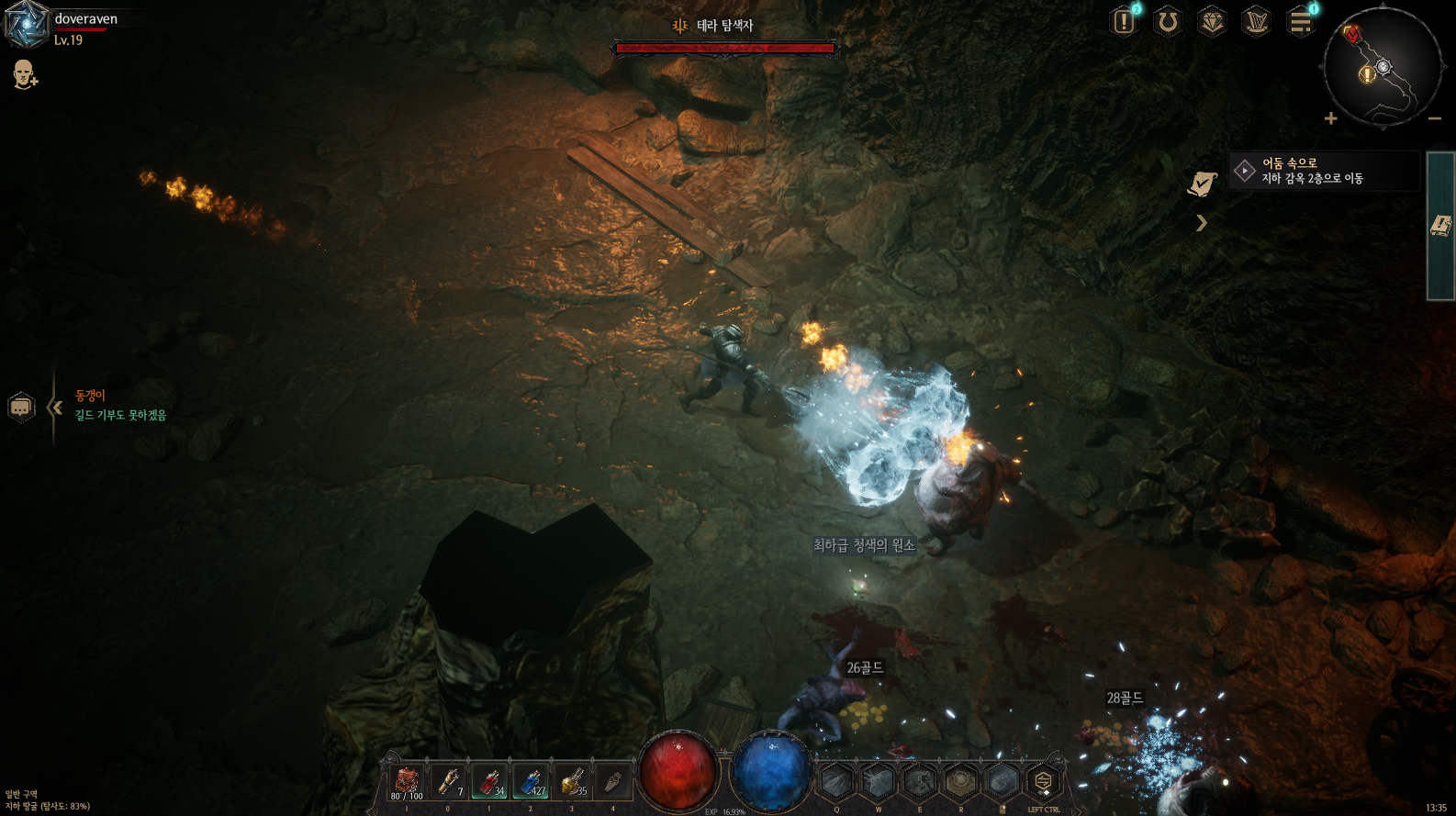Screen dimensions: 1456x816
Task: Open the main menu list icon
Action: (1300, 21)
